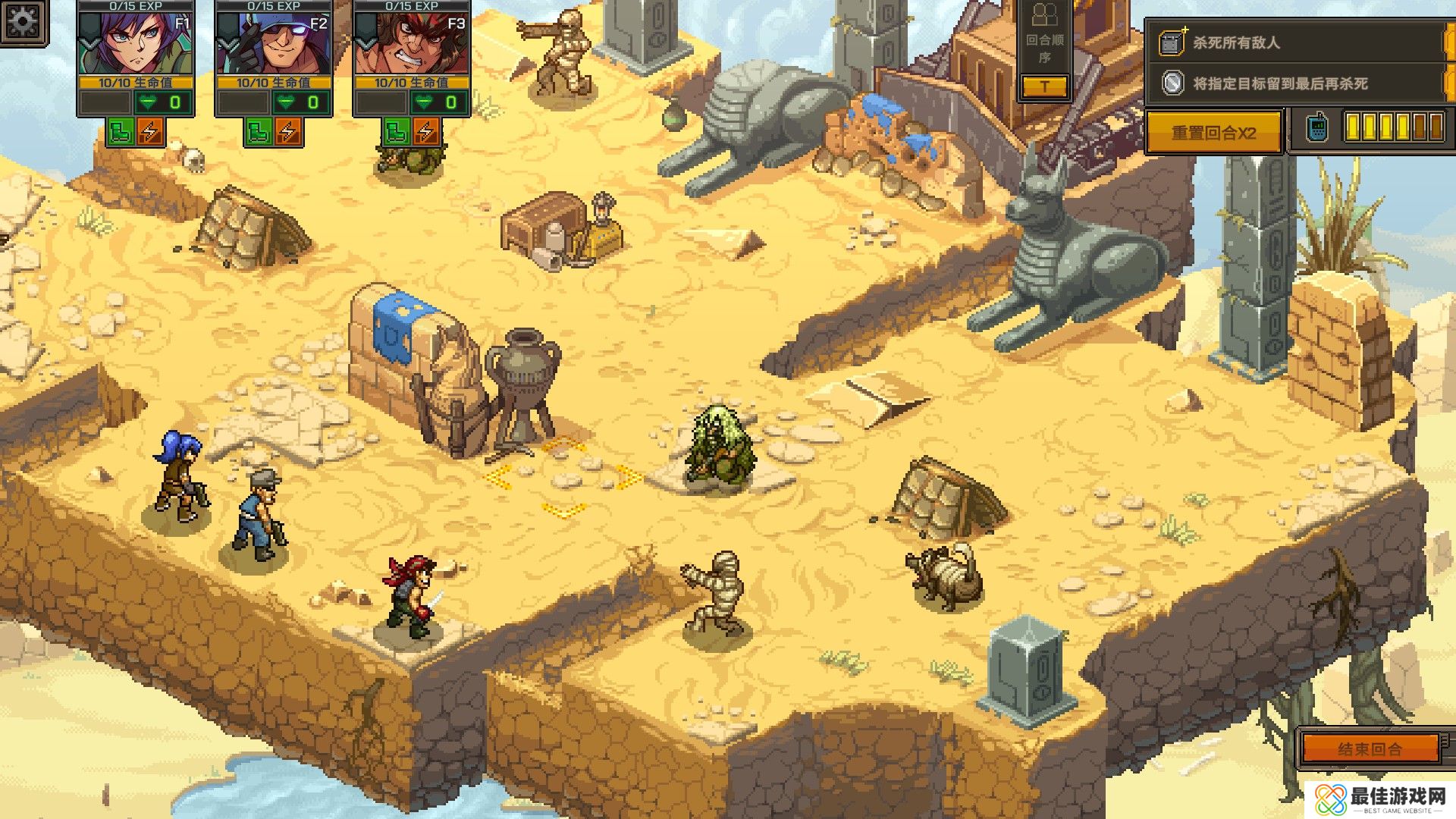This screenshot has height=819, width=1456.
Task: Click the orange lightning icon under F2
Action: coord(288,132)
